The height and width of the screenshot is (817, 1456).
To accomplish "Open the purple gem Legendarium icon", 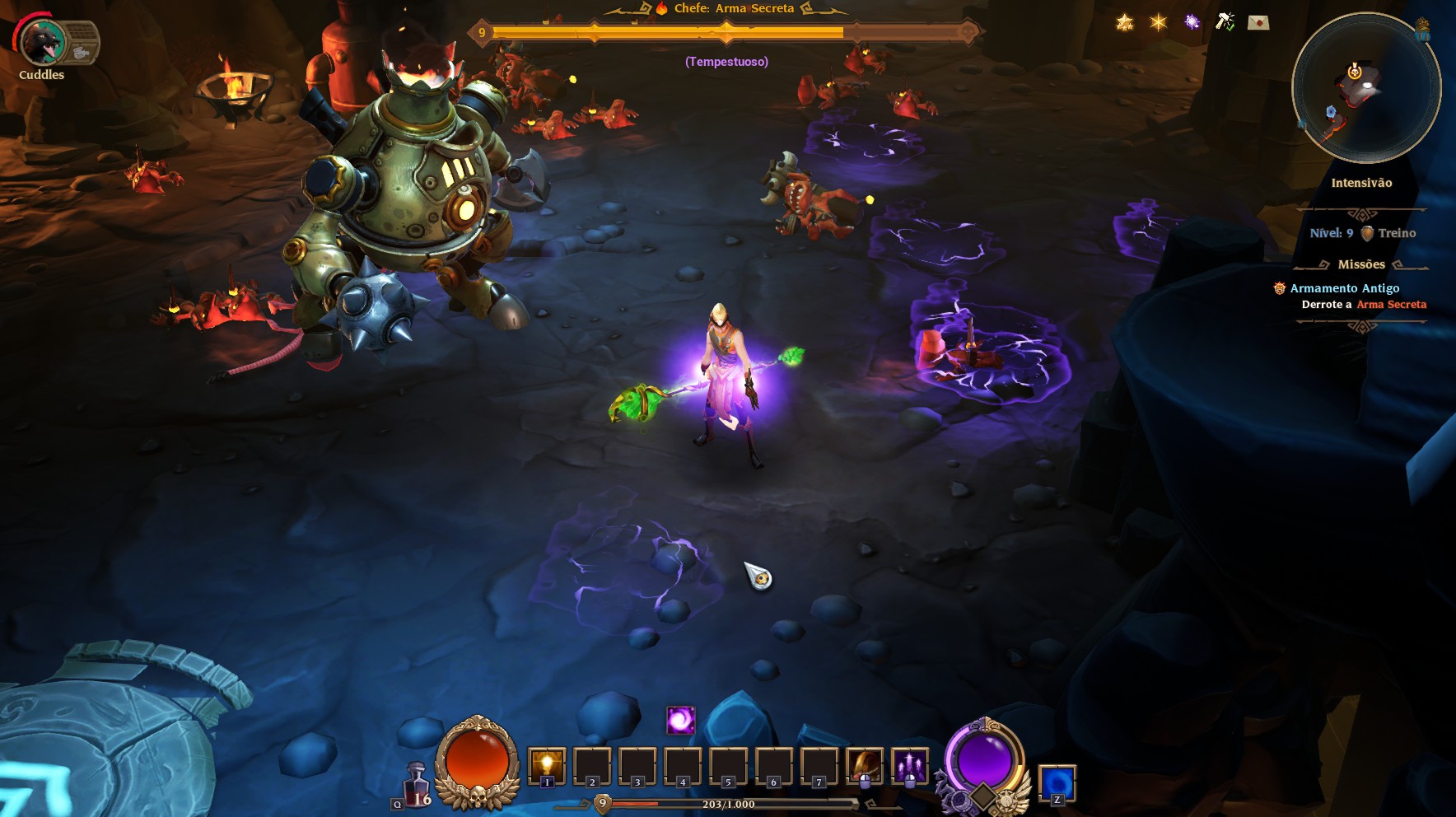I will point(1190,22).
